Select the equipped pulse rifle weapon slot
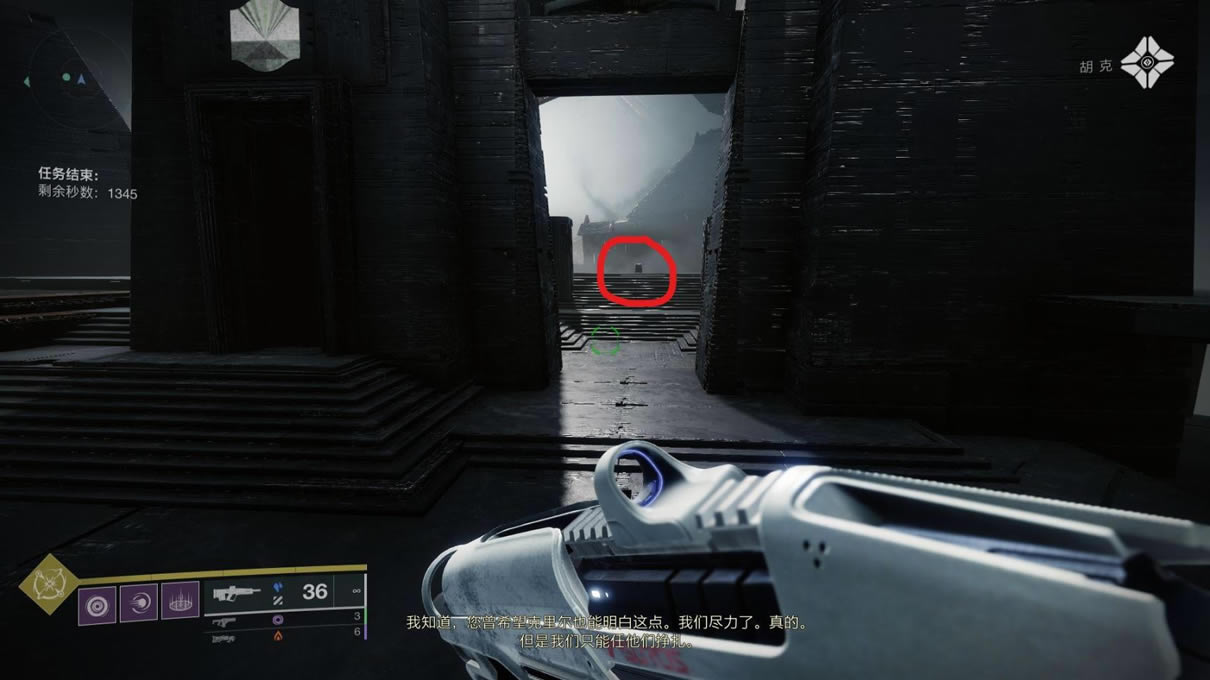 tap(240, 592)
